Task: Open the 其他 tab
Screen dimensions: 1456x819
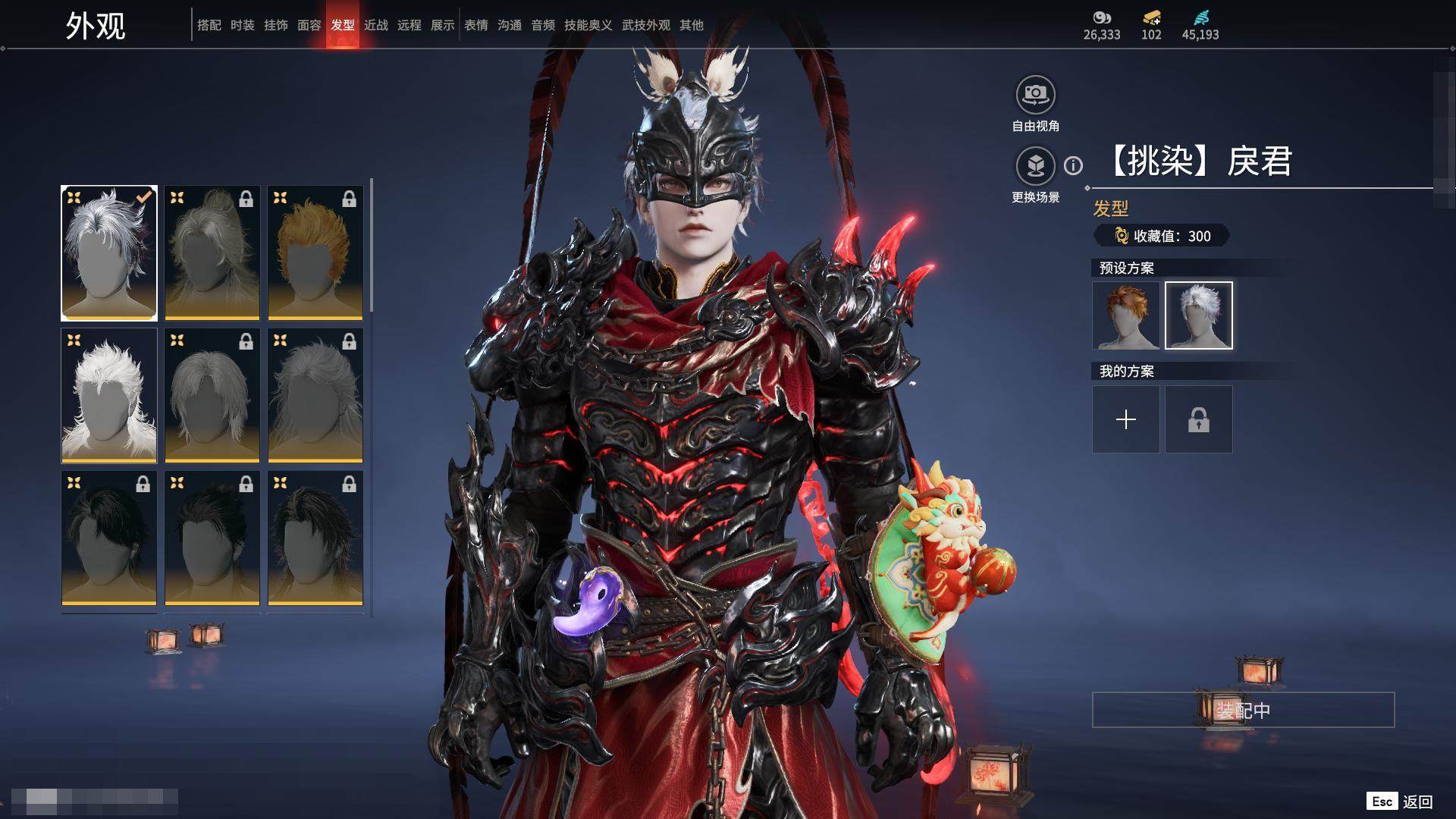Action: (x=692, y=25)
